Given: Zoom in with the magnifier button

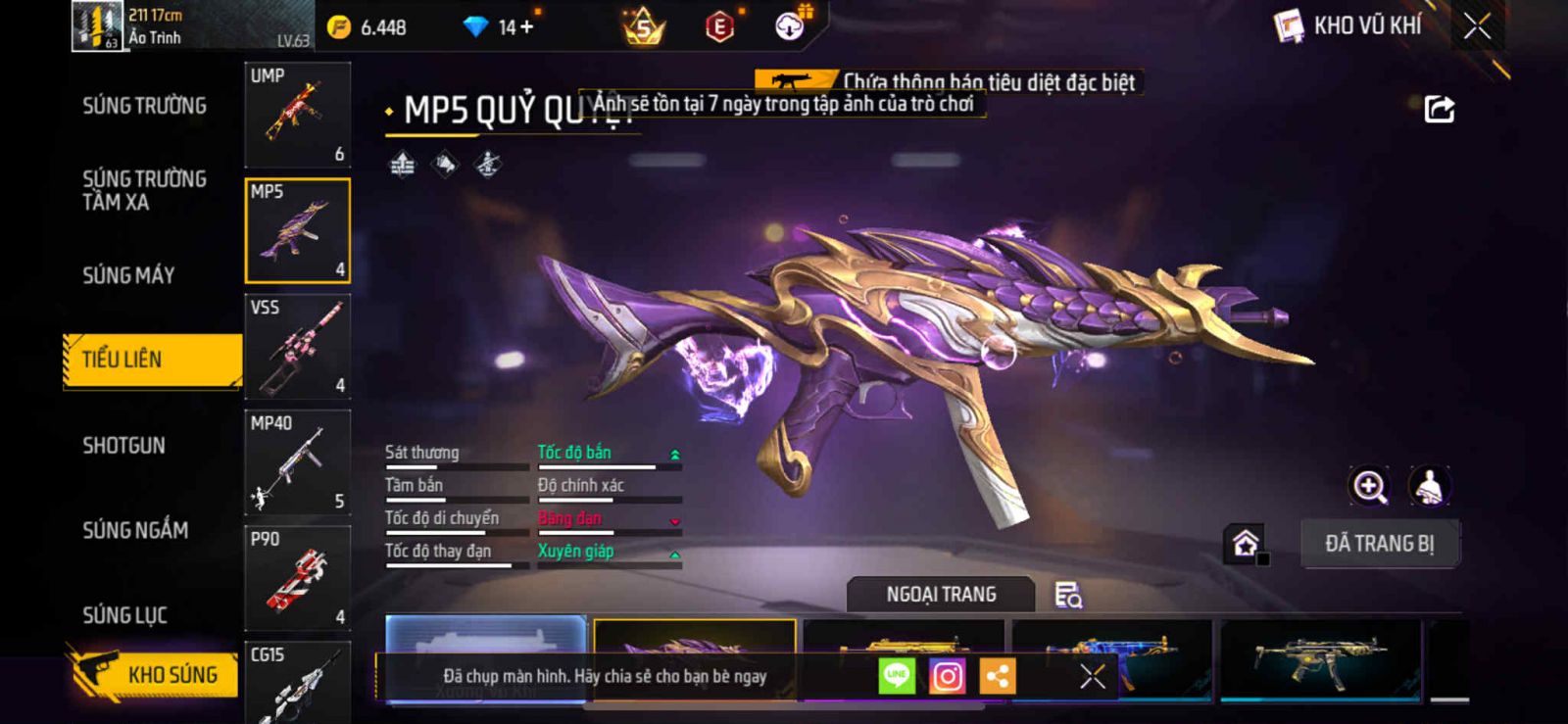Looking at the screenshot, I should [x=1369, y=486].
